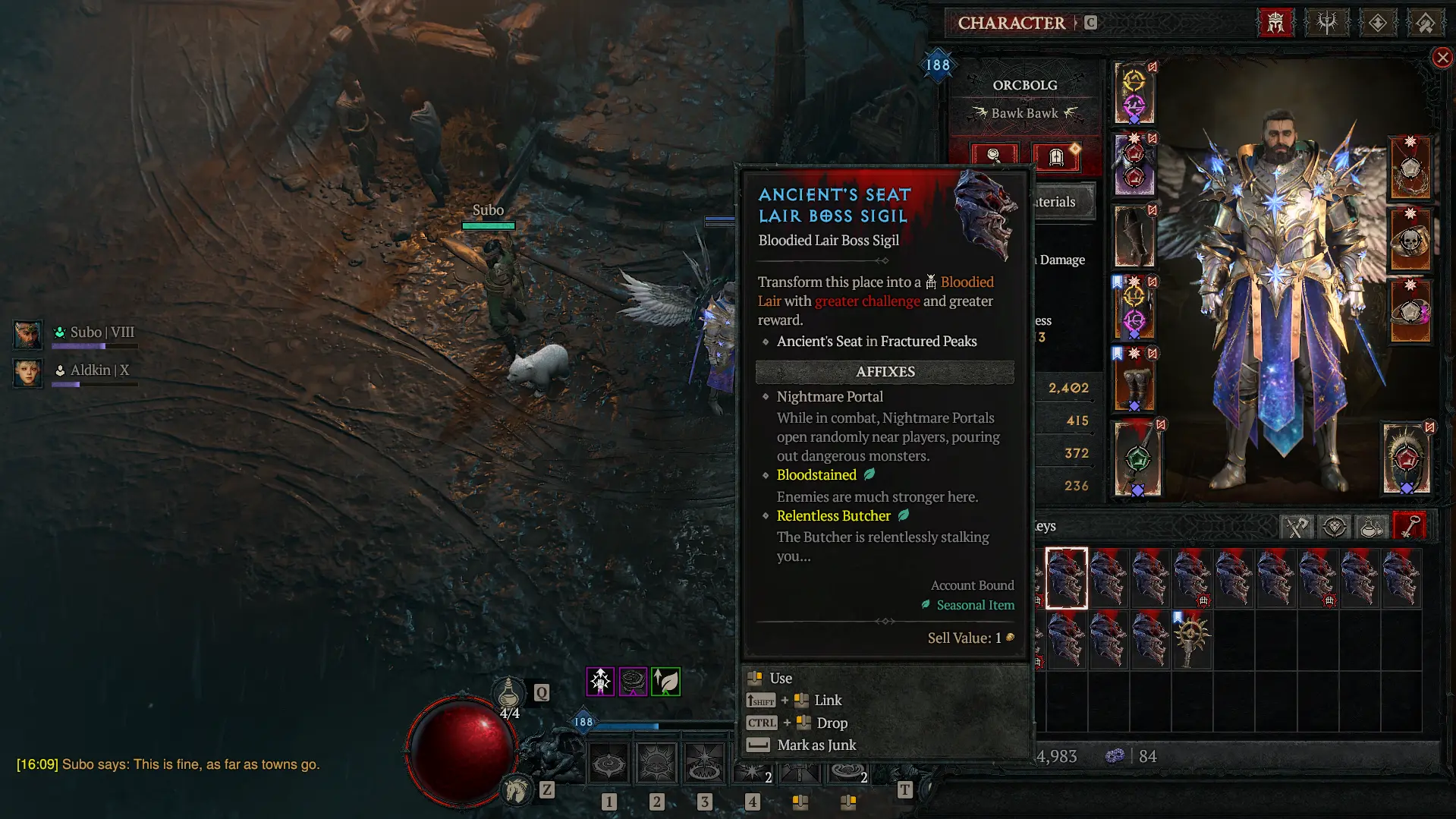Open the wardrobe button under Bawk Bawk

[x=1055, y=156]
